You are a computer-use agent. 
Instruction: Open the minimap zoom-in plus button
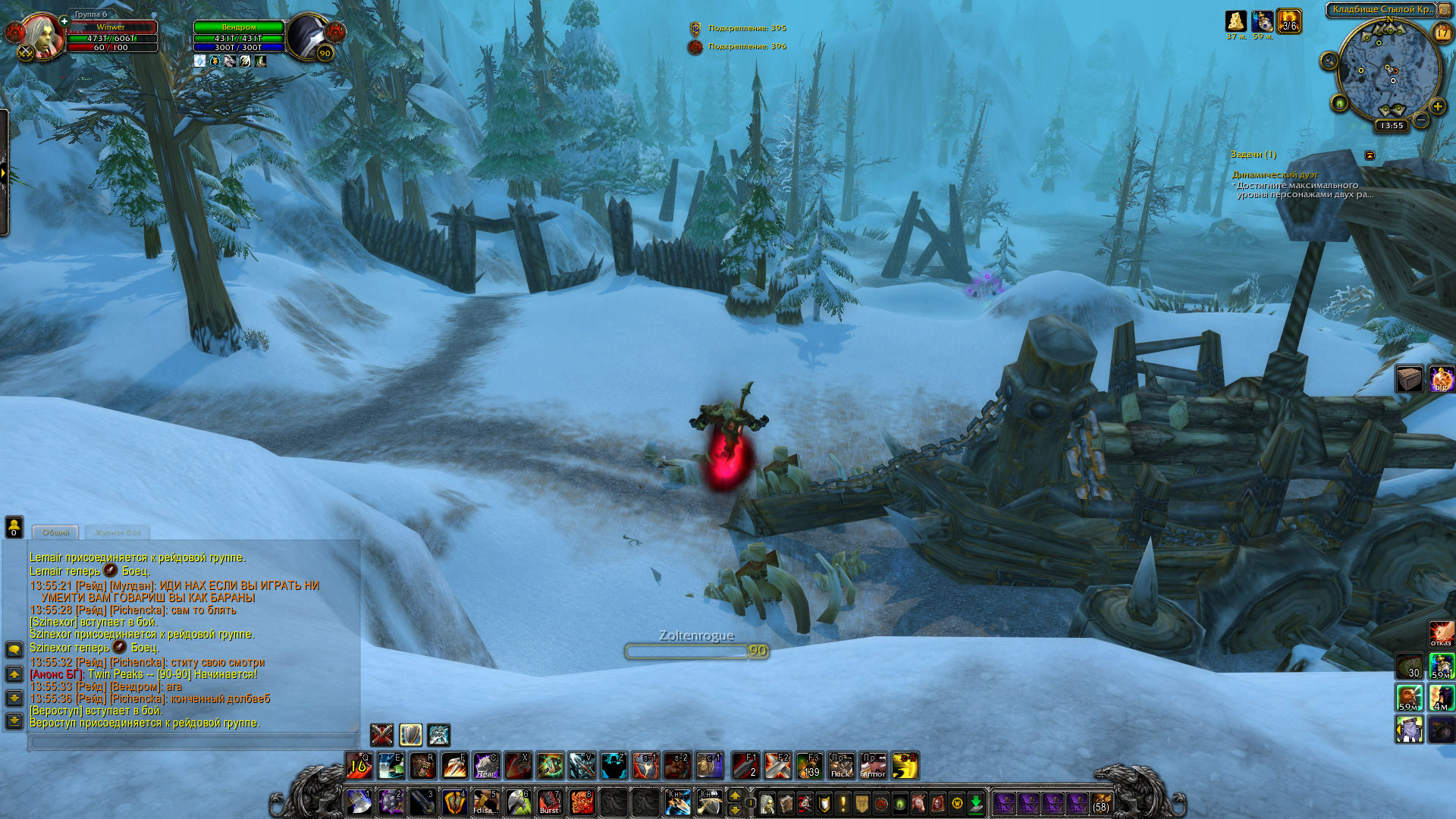(1437, 106)
